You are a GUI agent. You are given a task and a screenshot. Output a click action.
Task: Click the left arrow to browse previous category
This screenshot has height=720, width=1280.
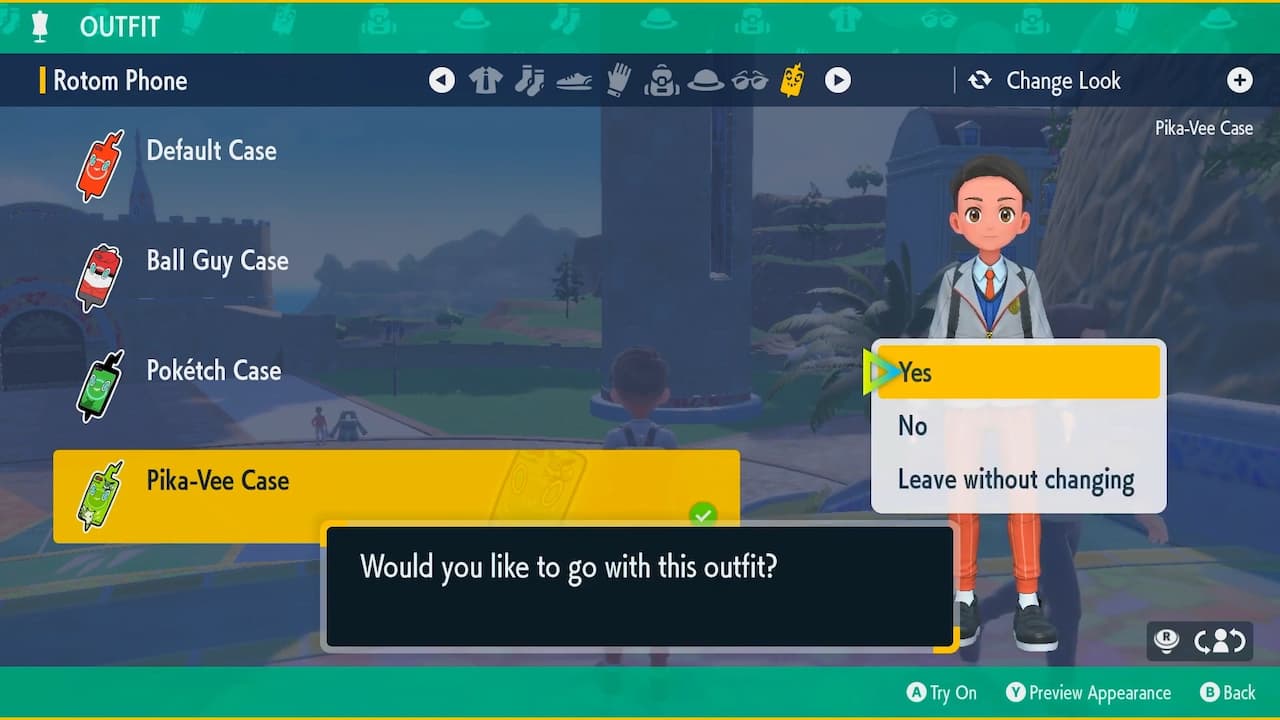click(442, 80)
